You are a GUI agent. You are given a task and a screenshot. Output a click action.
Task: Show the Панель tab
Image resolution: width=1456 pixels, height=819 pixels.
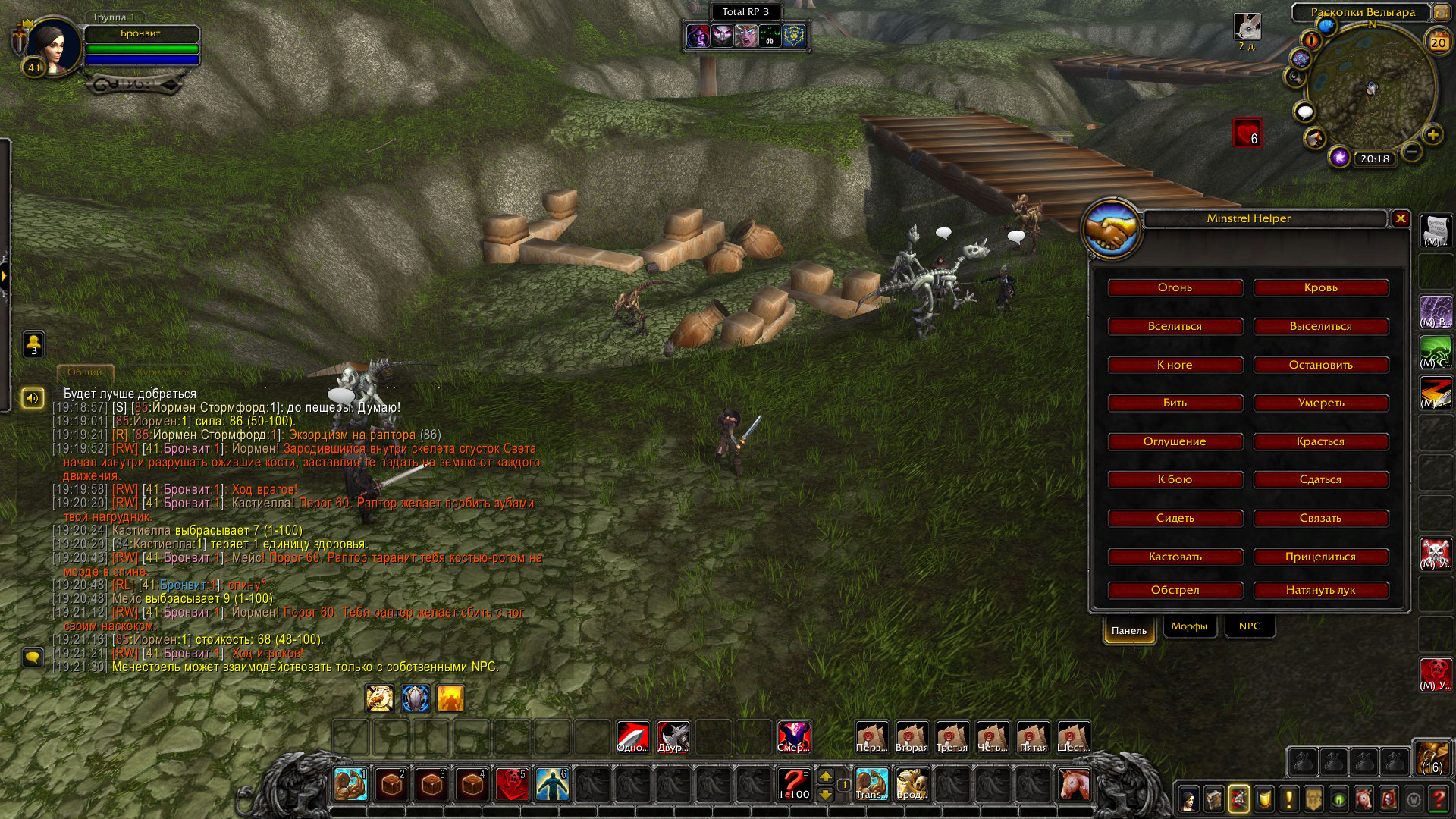tap(1129, 630)
